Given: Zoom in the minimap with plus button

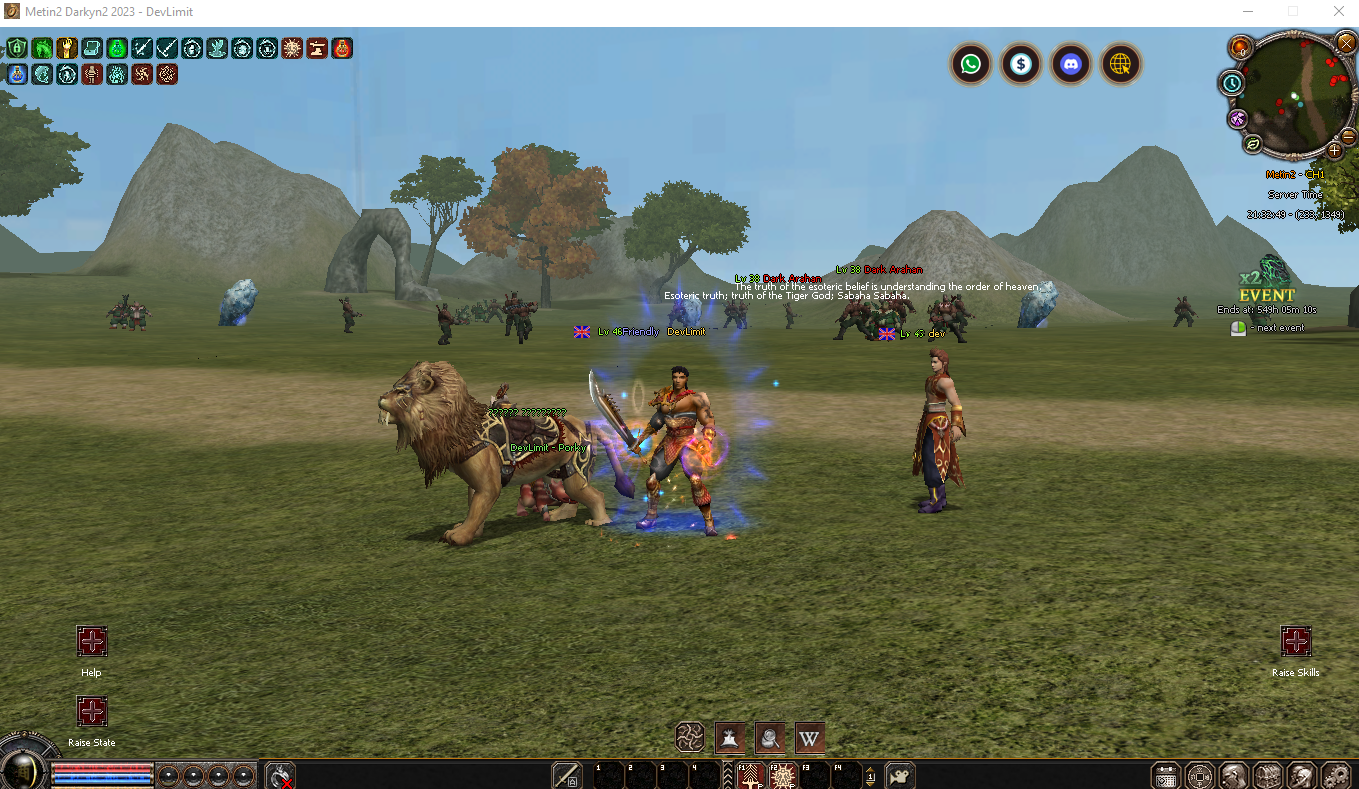Looking at the screenshot, I should (1334, 150).
